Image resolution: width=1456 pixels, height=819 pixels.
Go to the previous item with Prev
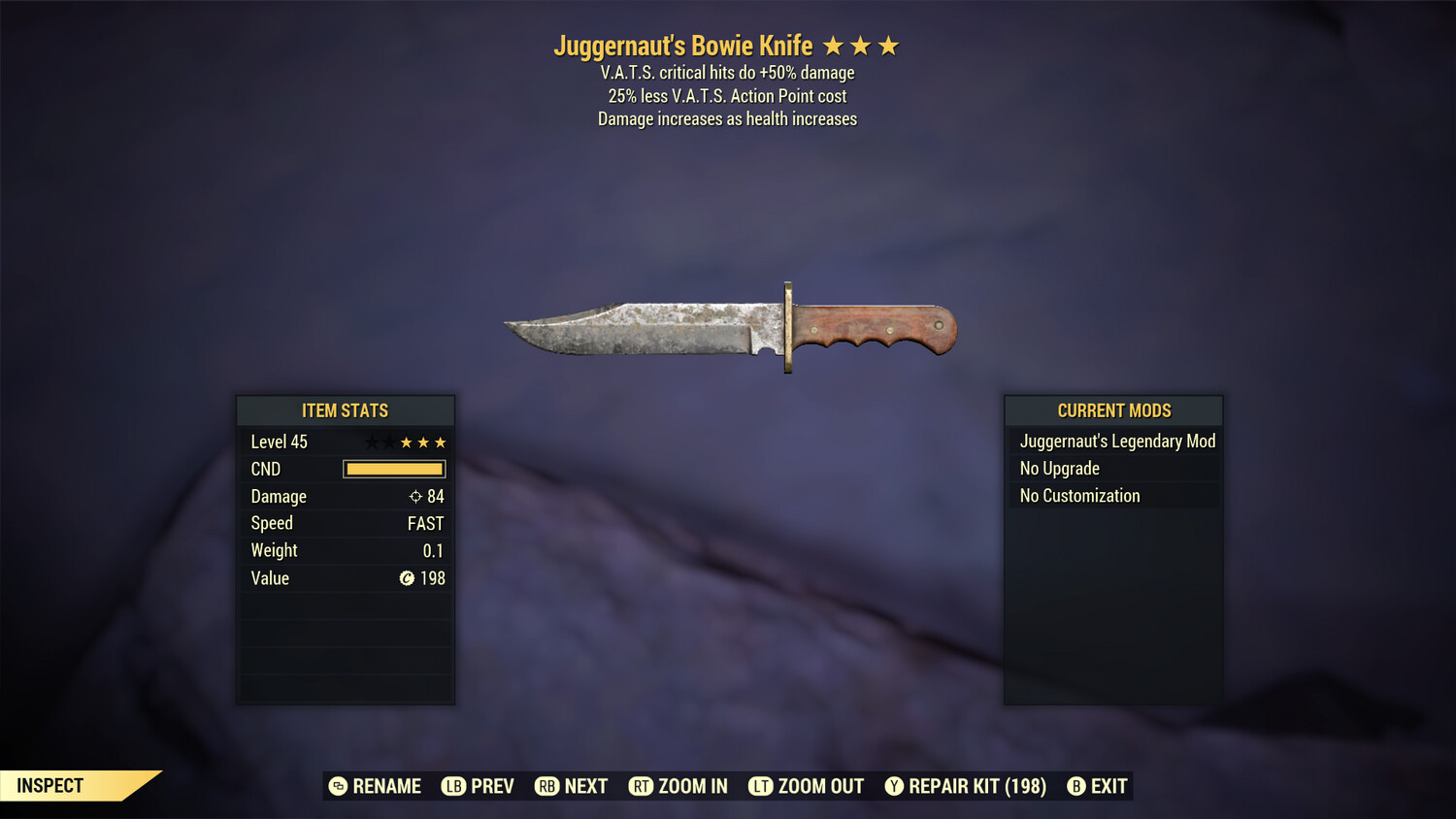479,786
